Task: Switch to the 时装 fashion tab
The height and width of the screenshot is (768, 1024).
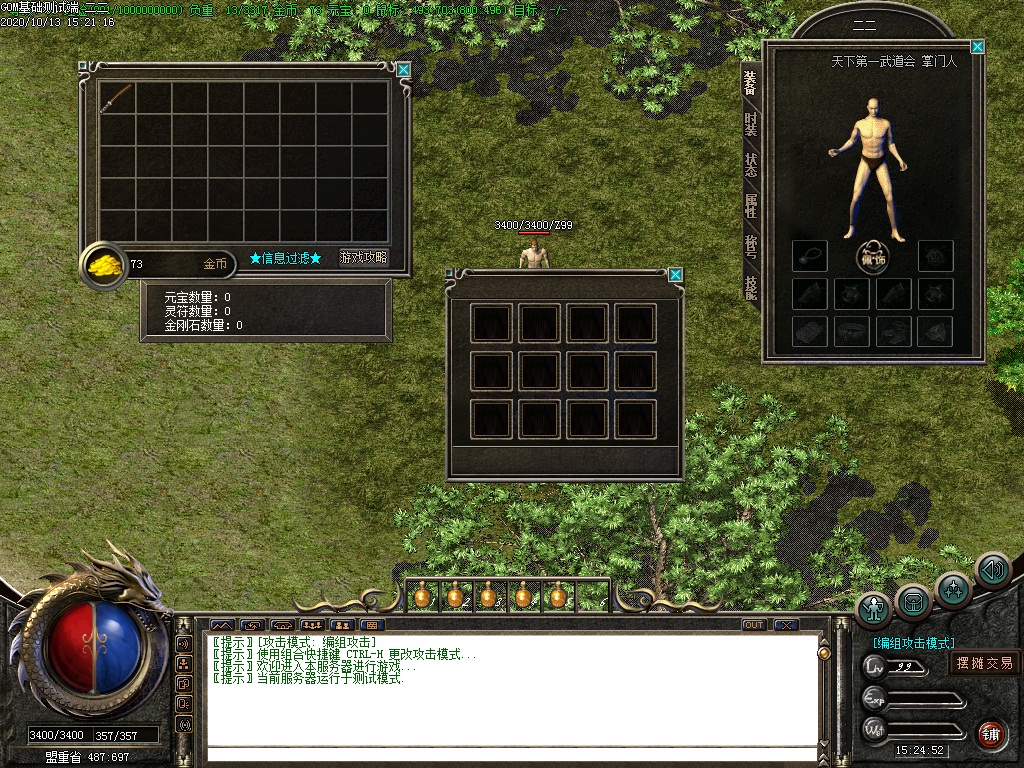Action: click(x=750, y=124)
